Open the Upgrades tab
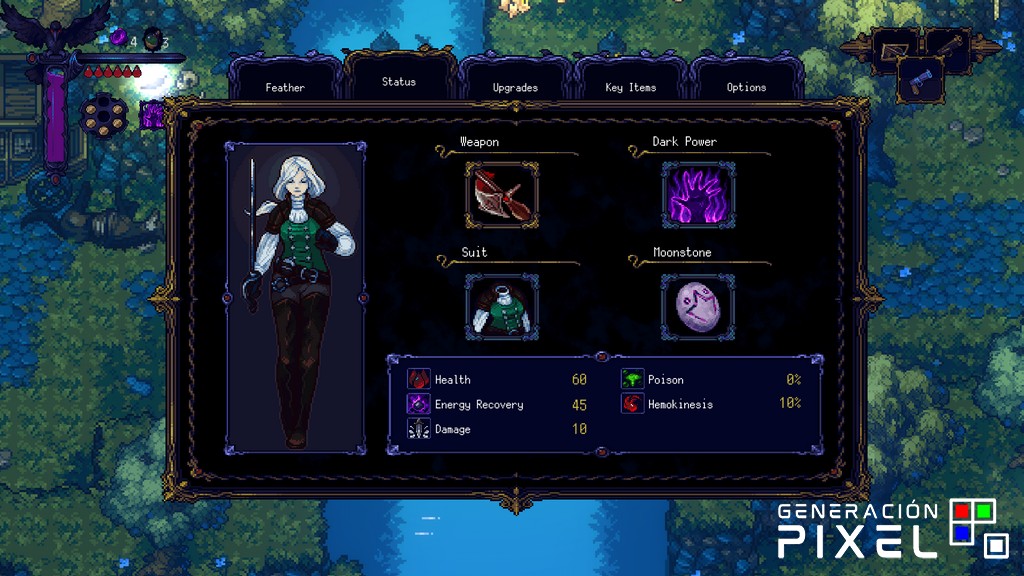1024x576 pixels. click(x=515, y=86)
